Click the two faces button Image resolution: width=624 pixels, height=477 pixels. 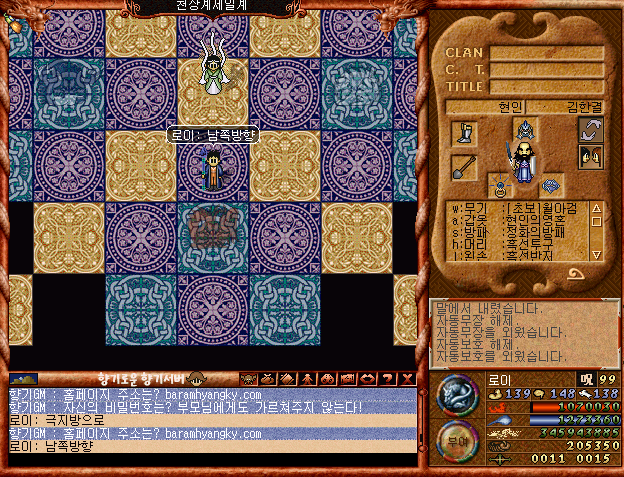coord(591,158)
